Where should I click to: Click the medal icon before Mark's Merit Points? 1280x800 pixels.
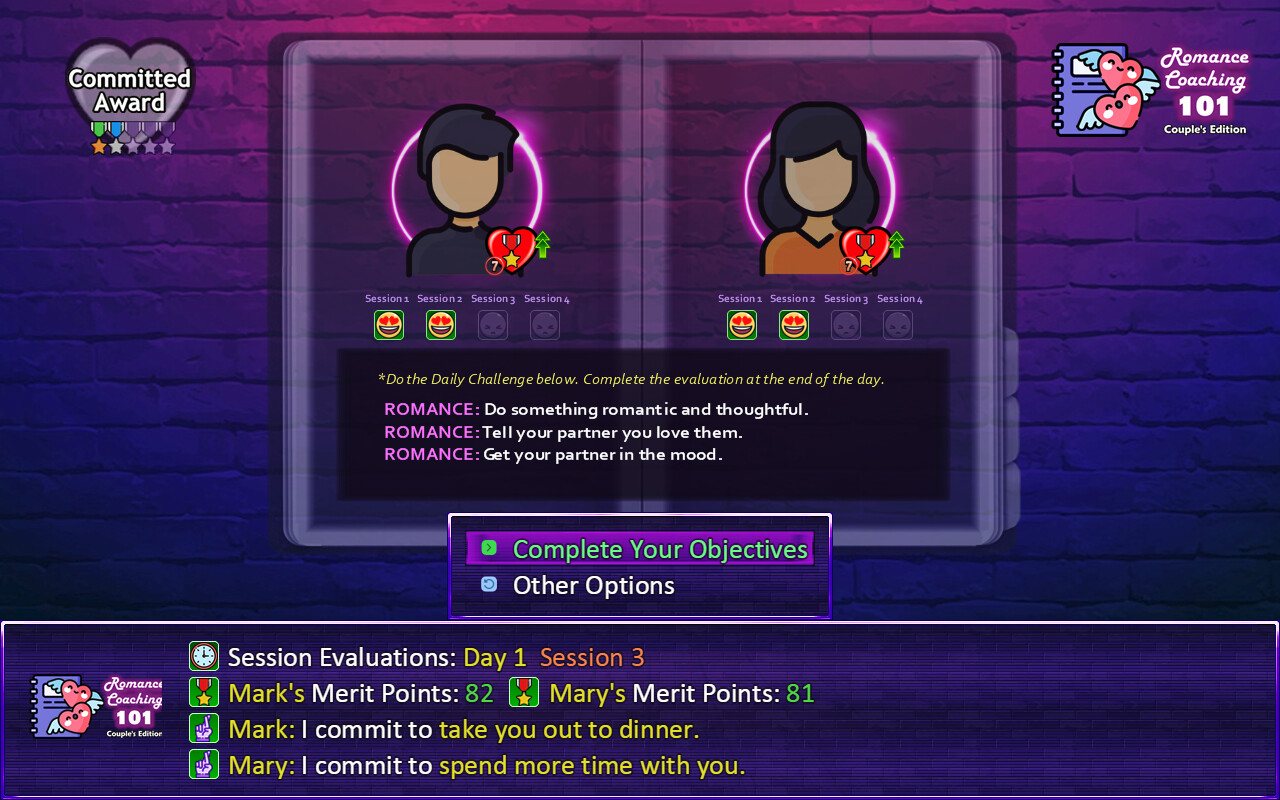204,692
